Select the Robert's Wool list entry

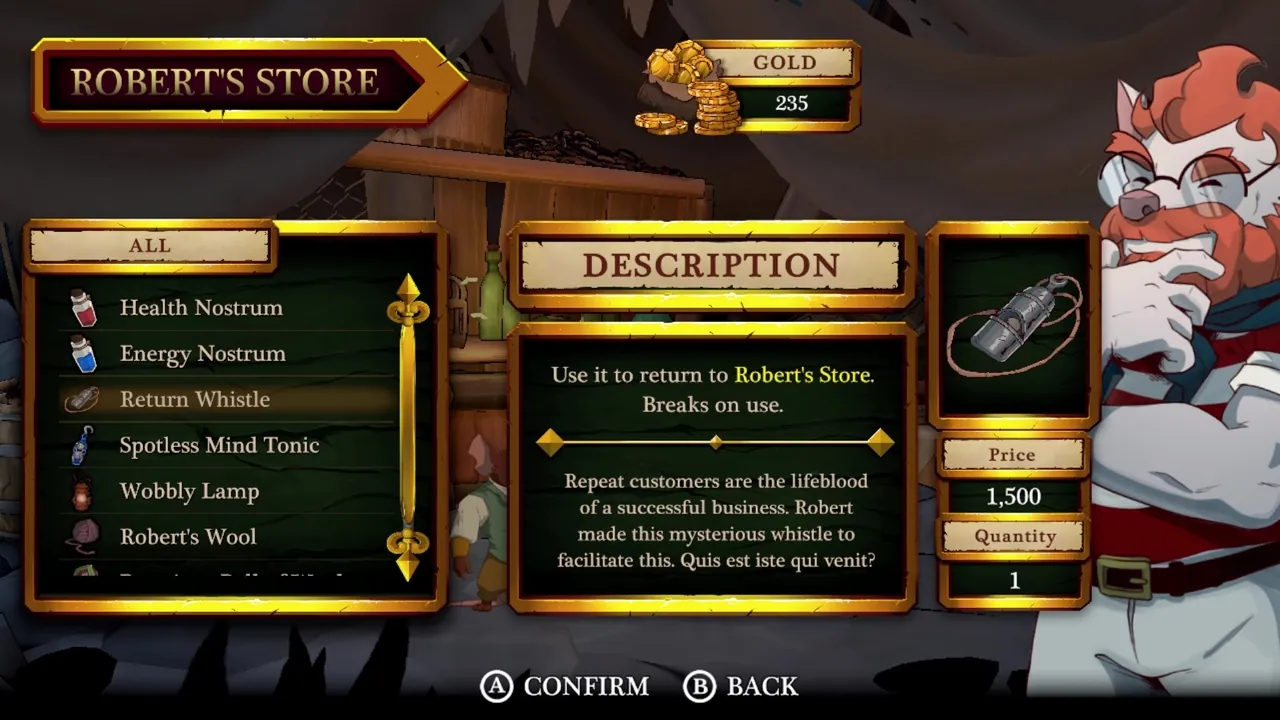(189, 537)
